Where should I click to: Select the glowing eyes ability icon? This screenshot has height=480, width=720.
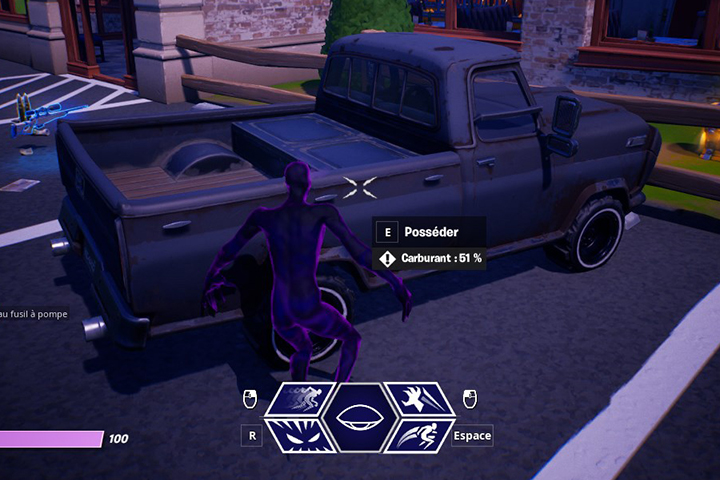tap(302, 435)
